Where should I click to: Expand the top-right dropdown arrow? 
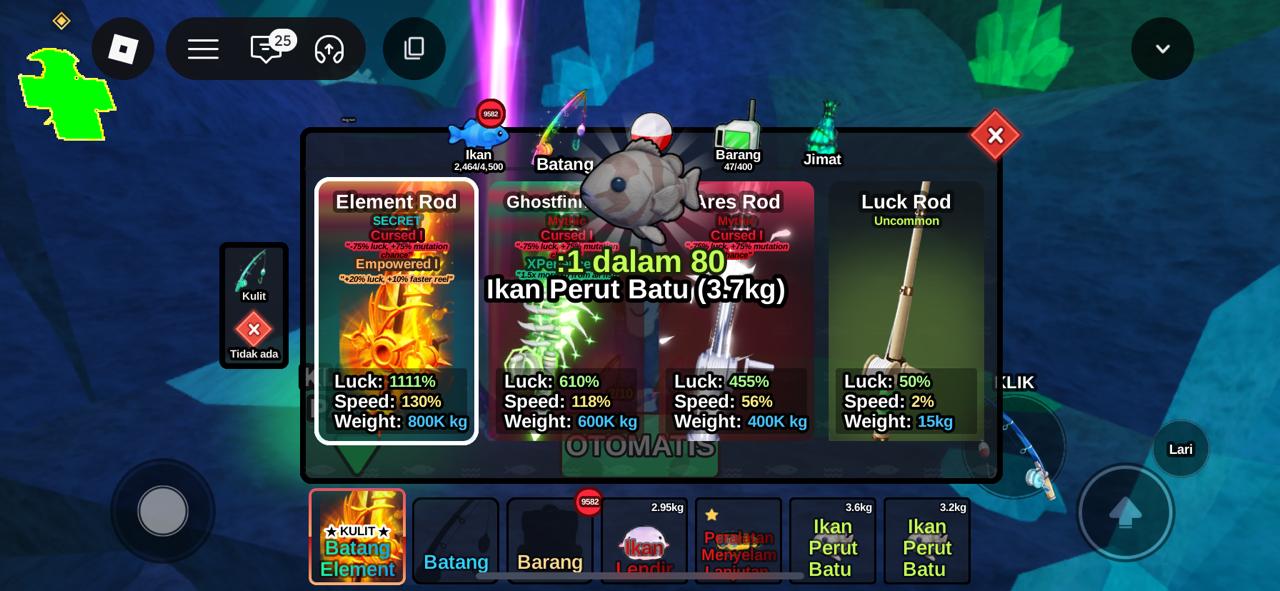(1162, 49)
